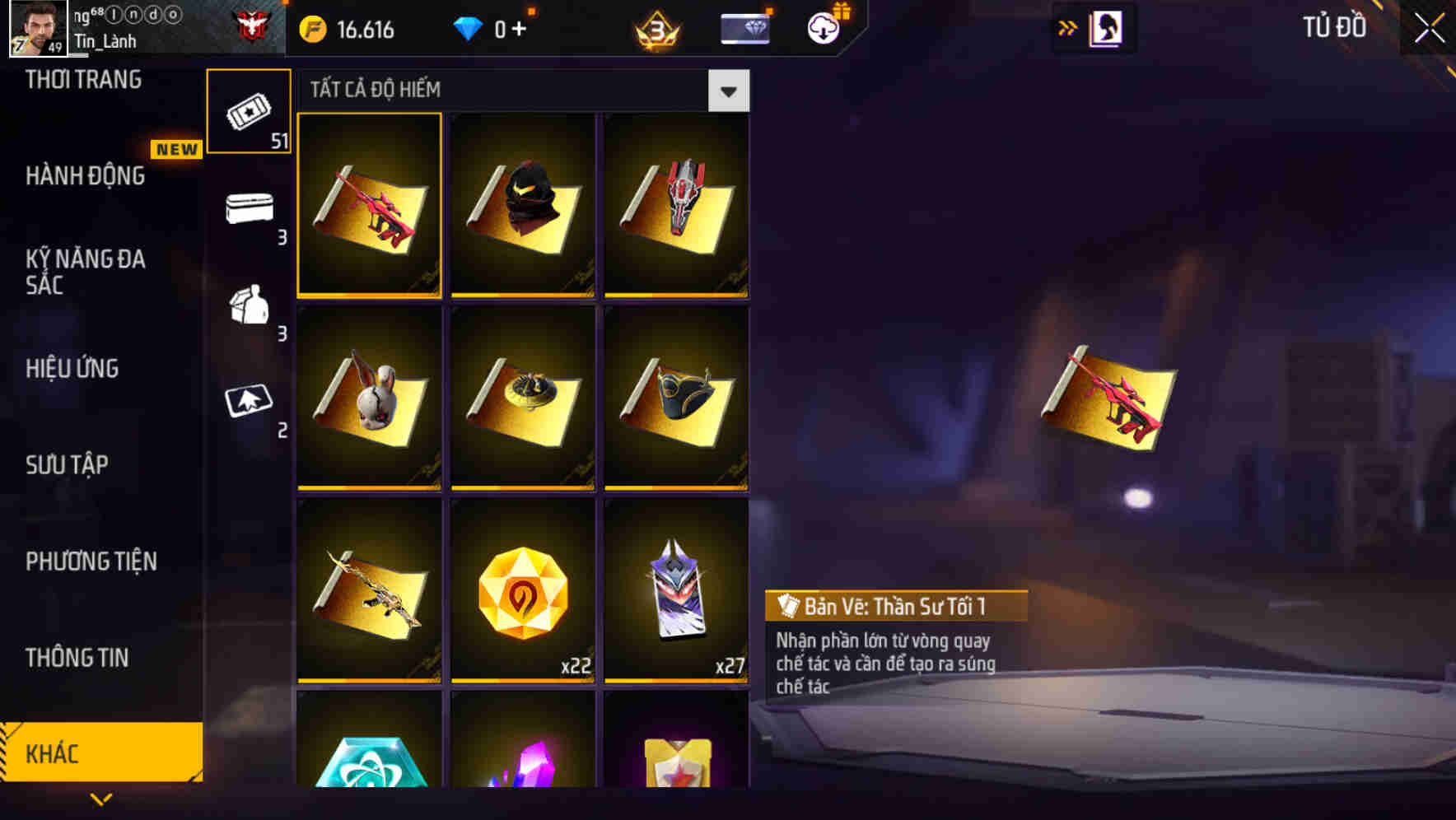Click the gold coin balance showing 16.616
The width and height of the screenshot is (1456, 820).
click(346, 27)
